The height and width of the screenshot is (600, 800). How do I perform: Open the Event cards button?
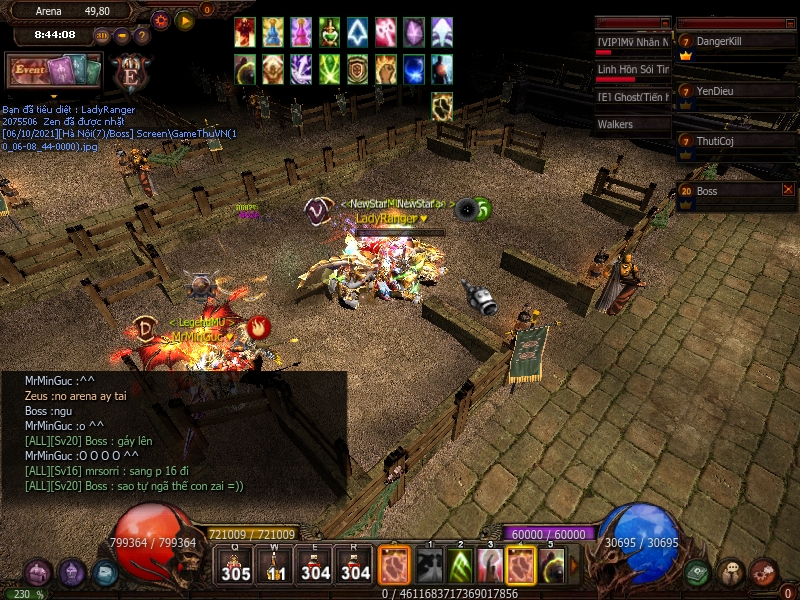coord(54,71)
